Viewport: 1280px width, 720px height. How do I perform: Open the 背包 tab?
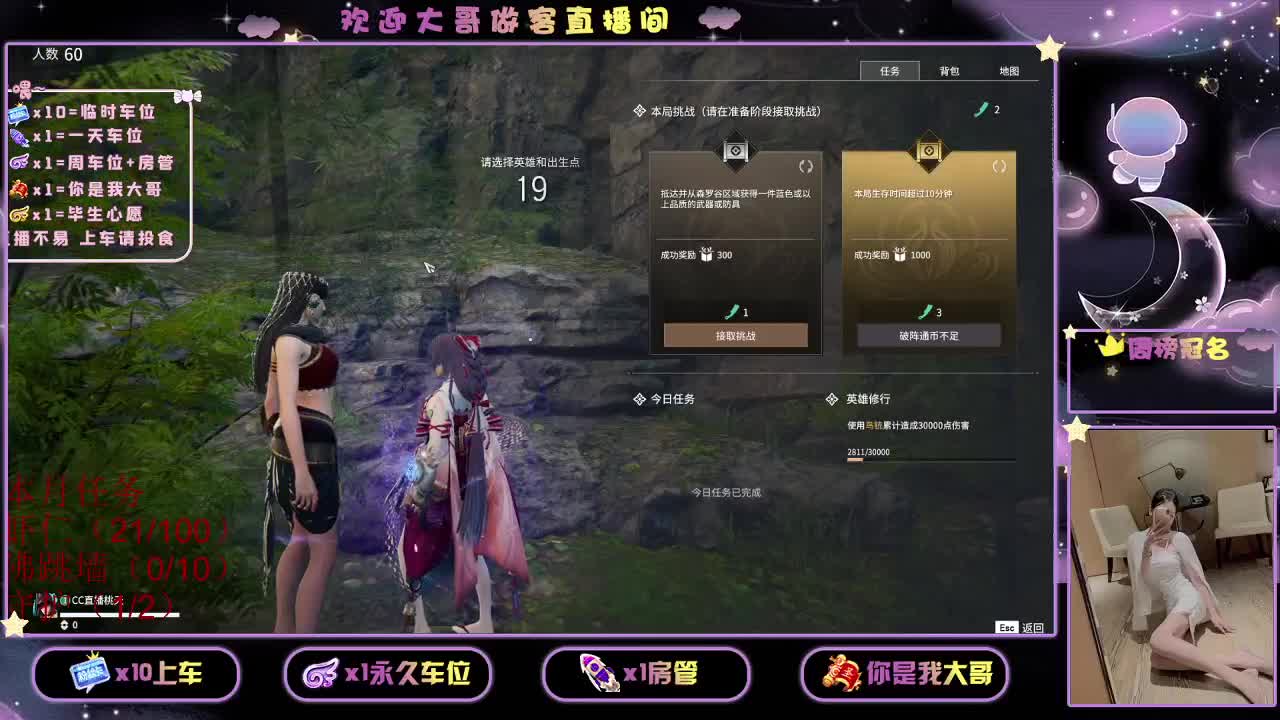click(x=951, y=71)
